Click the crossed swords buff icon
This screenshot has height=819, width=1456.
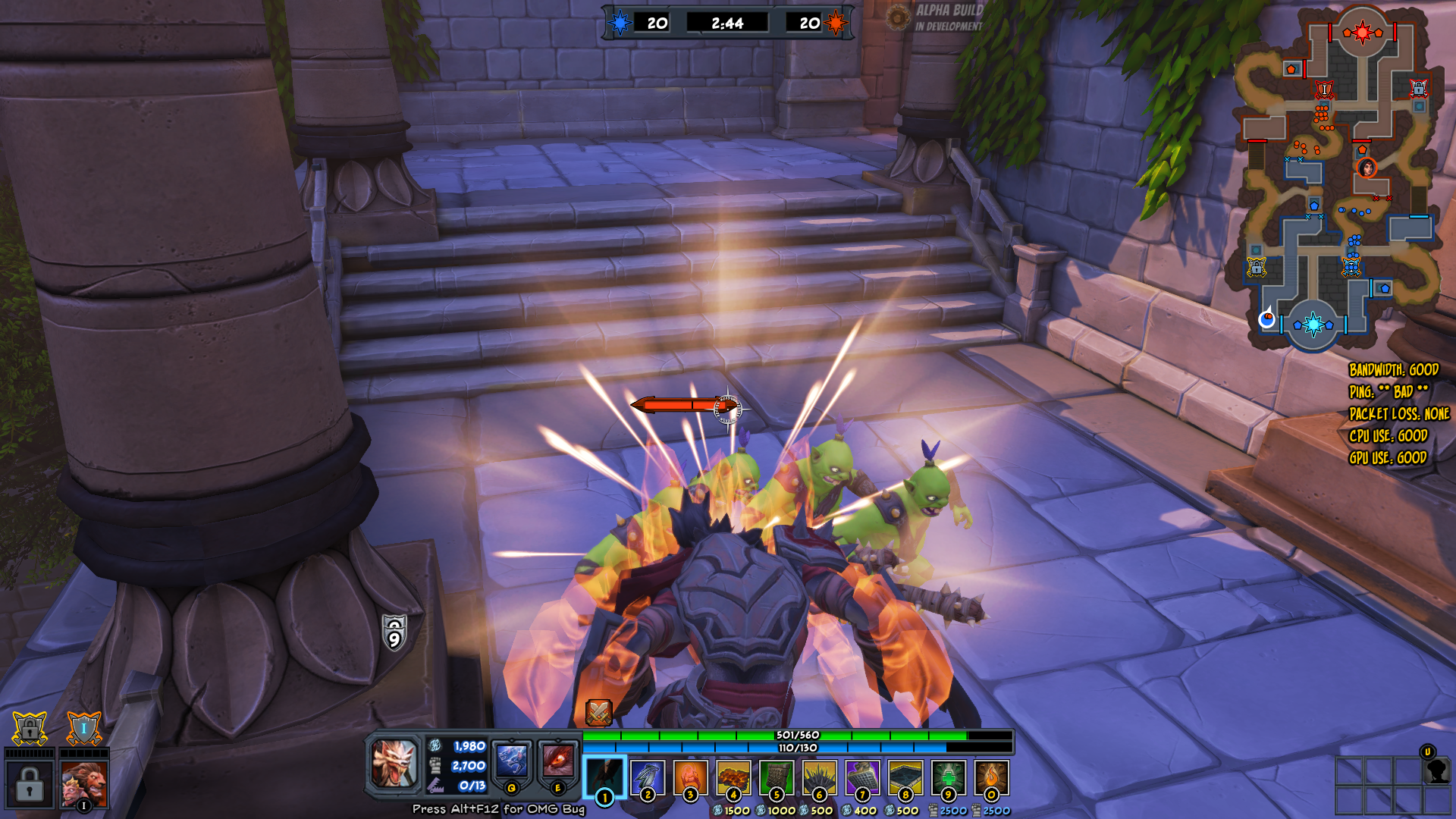pyautogui.click(x=598, y=712)
